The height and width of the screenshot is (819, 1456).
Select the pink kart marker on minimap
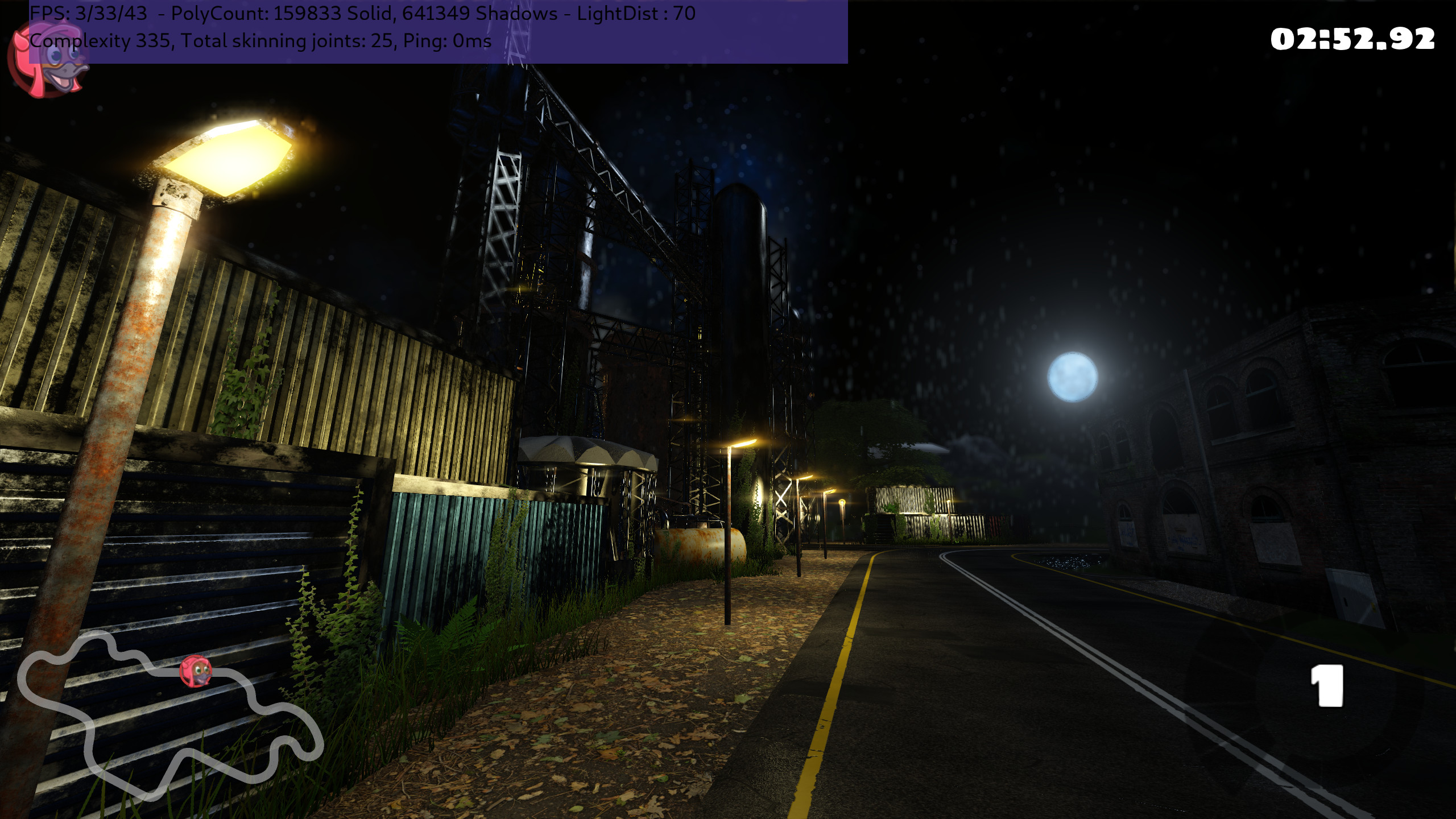coord(196,672)
